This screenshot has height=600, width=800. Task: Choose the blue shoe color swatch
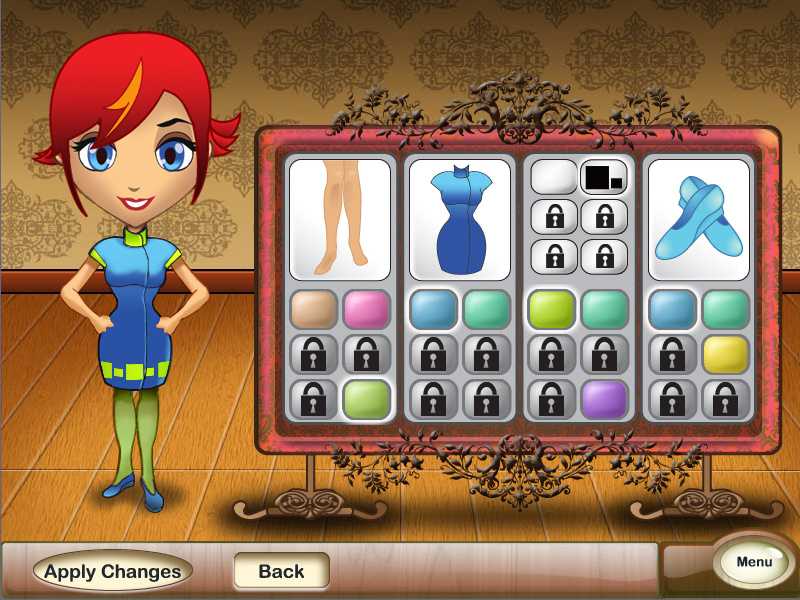pyautogui.click(x=672, y=310)
